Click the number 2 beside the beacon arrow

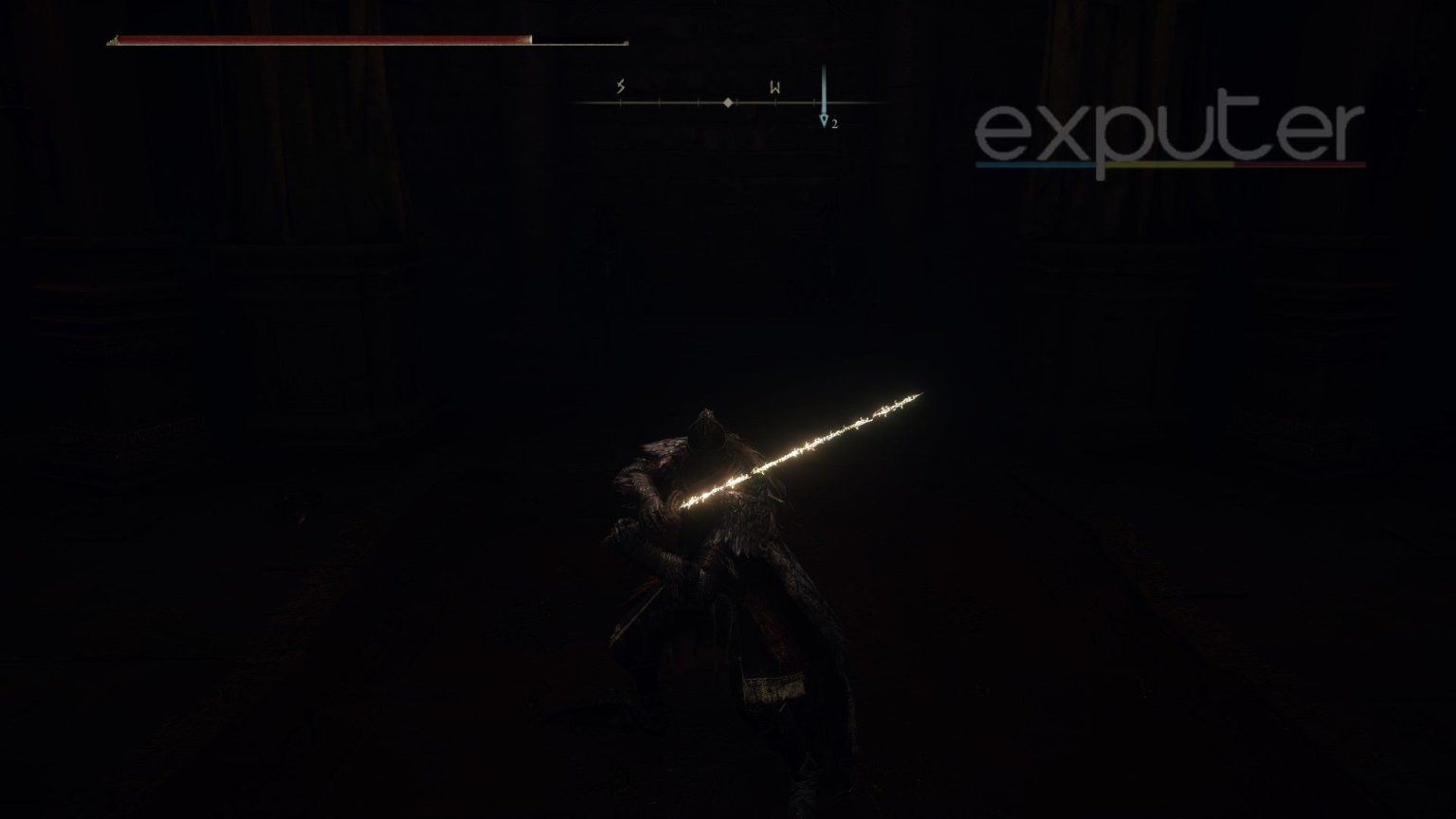pyautogui.click(x=834, y=123)
